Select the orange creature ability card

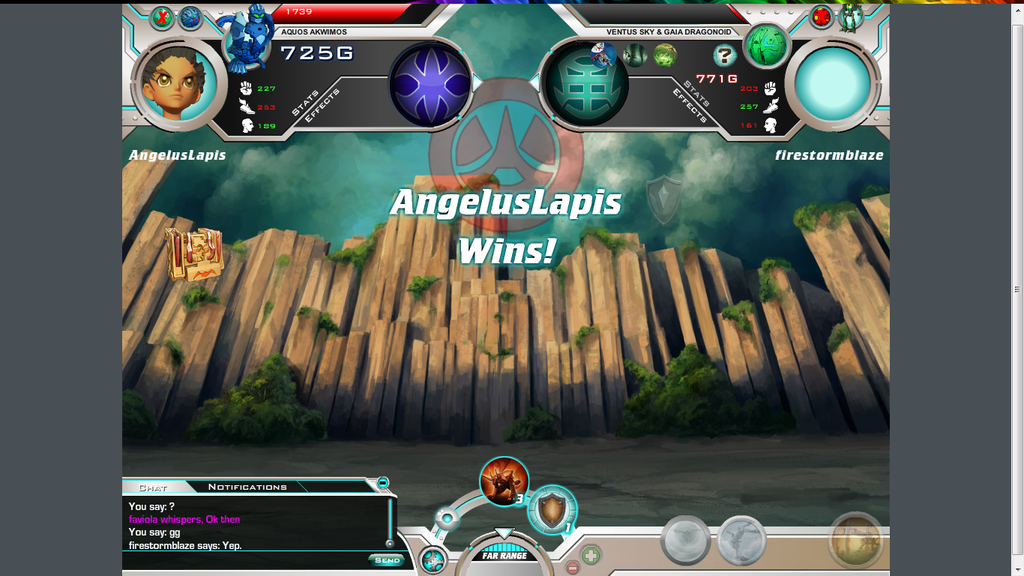pos(503,481)
